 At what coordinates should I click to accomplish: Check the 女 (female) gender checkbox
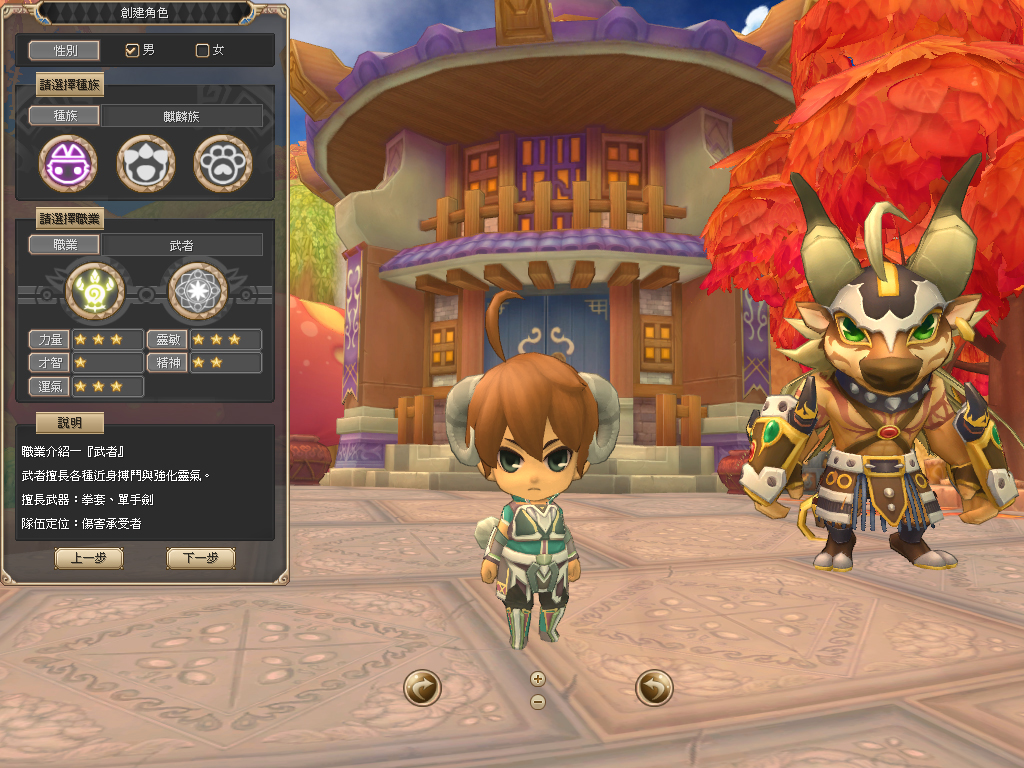(202, 50)
